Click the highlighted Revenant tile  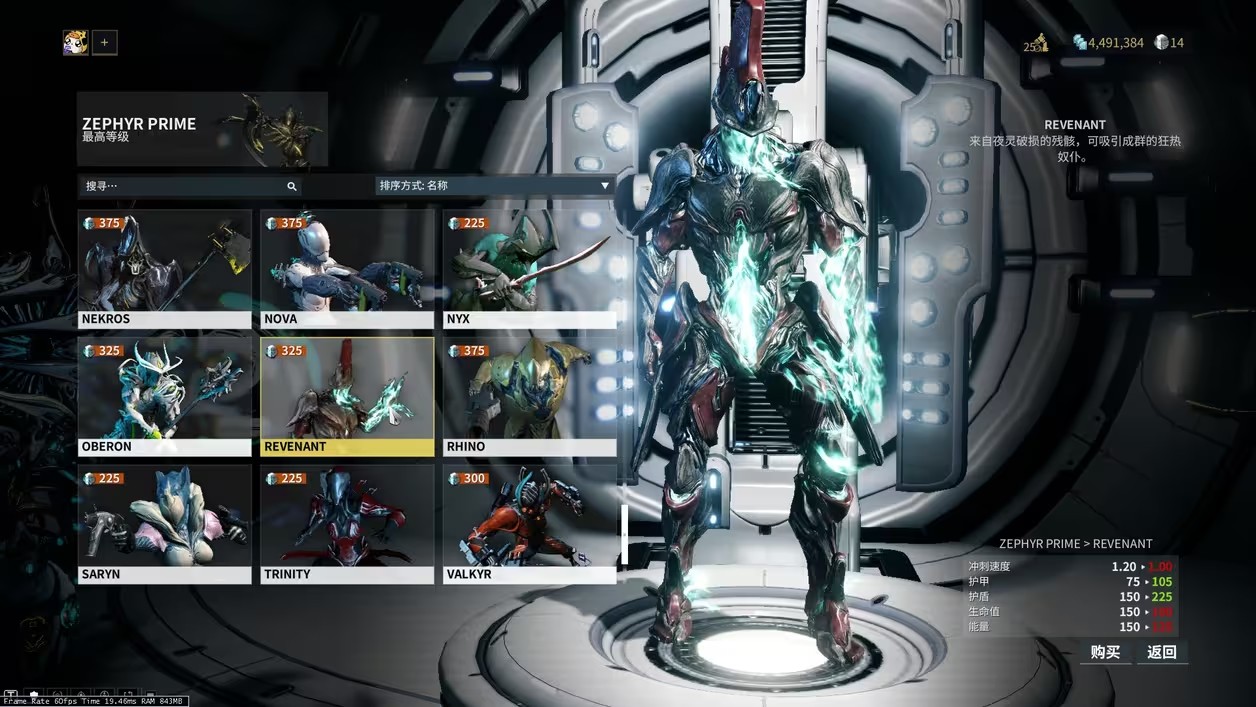(x=347, y=396)
